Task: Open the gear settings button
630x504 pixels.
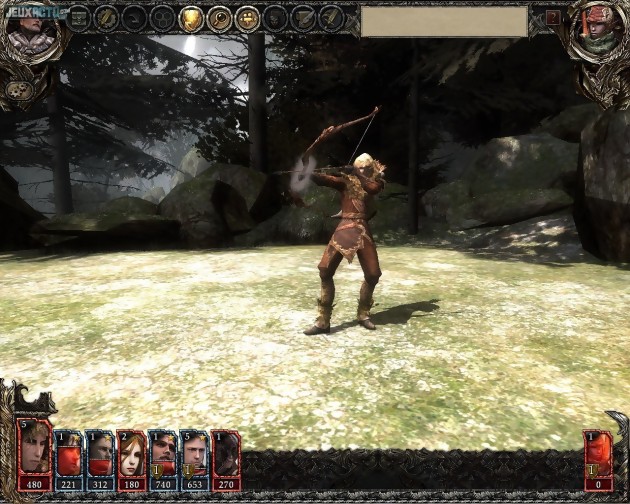Action: [x=17, y=90]
